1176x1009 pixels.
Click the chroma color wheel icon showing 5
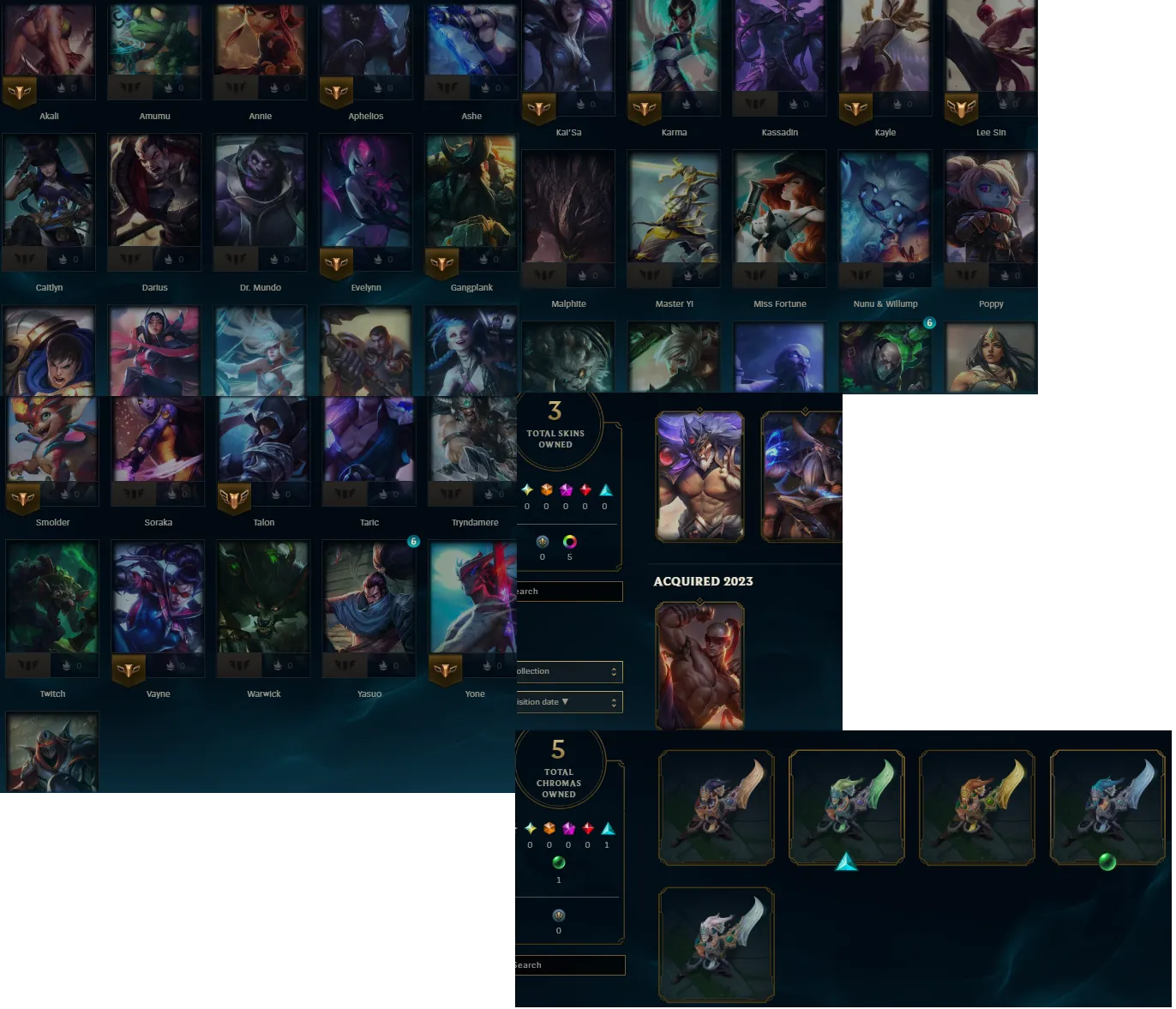coord(570,541)
